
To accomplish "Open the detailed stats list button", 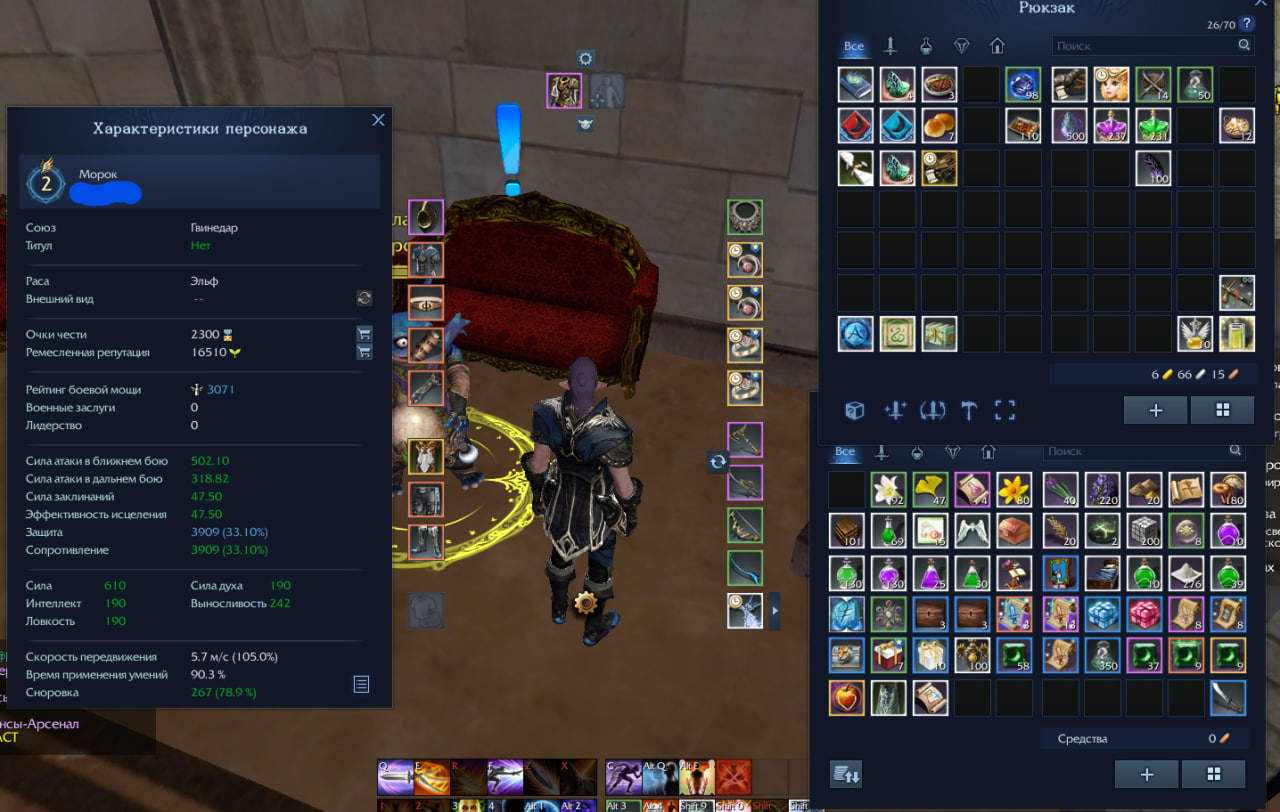I will click(361, 684).
